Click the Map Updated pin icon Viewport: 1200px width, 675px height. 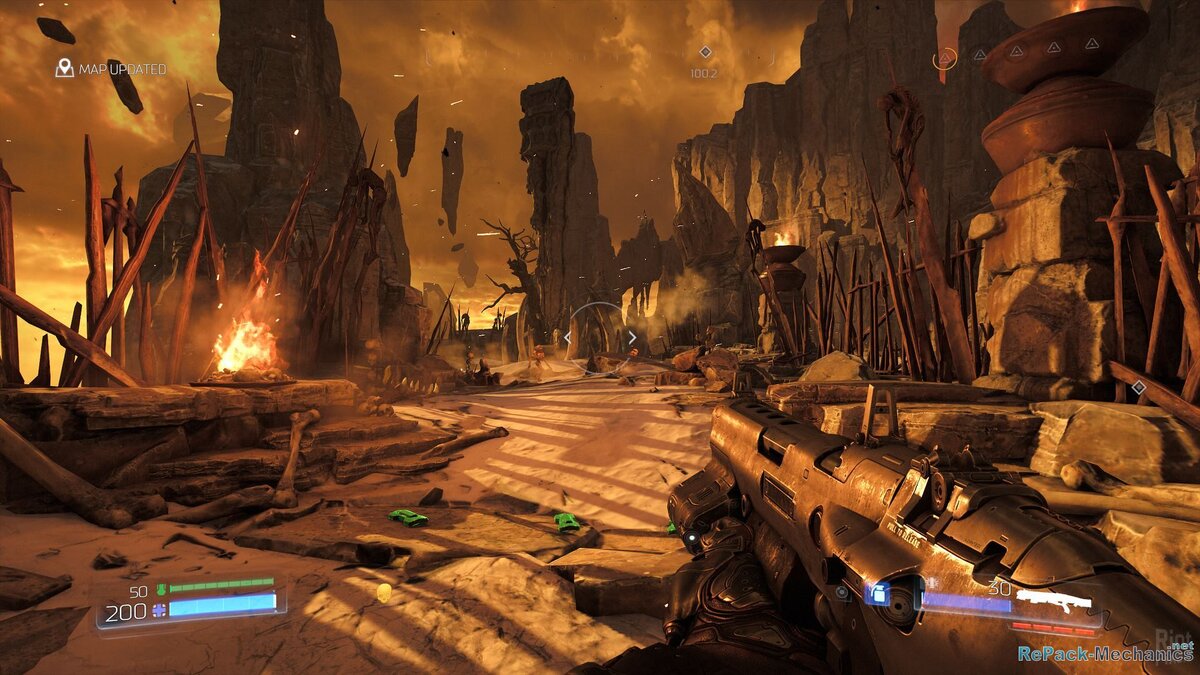pyautogui.click(x=65, y=68)
